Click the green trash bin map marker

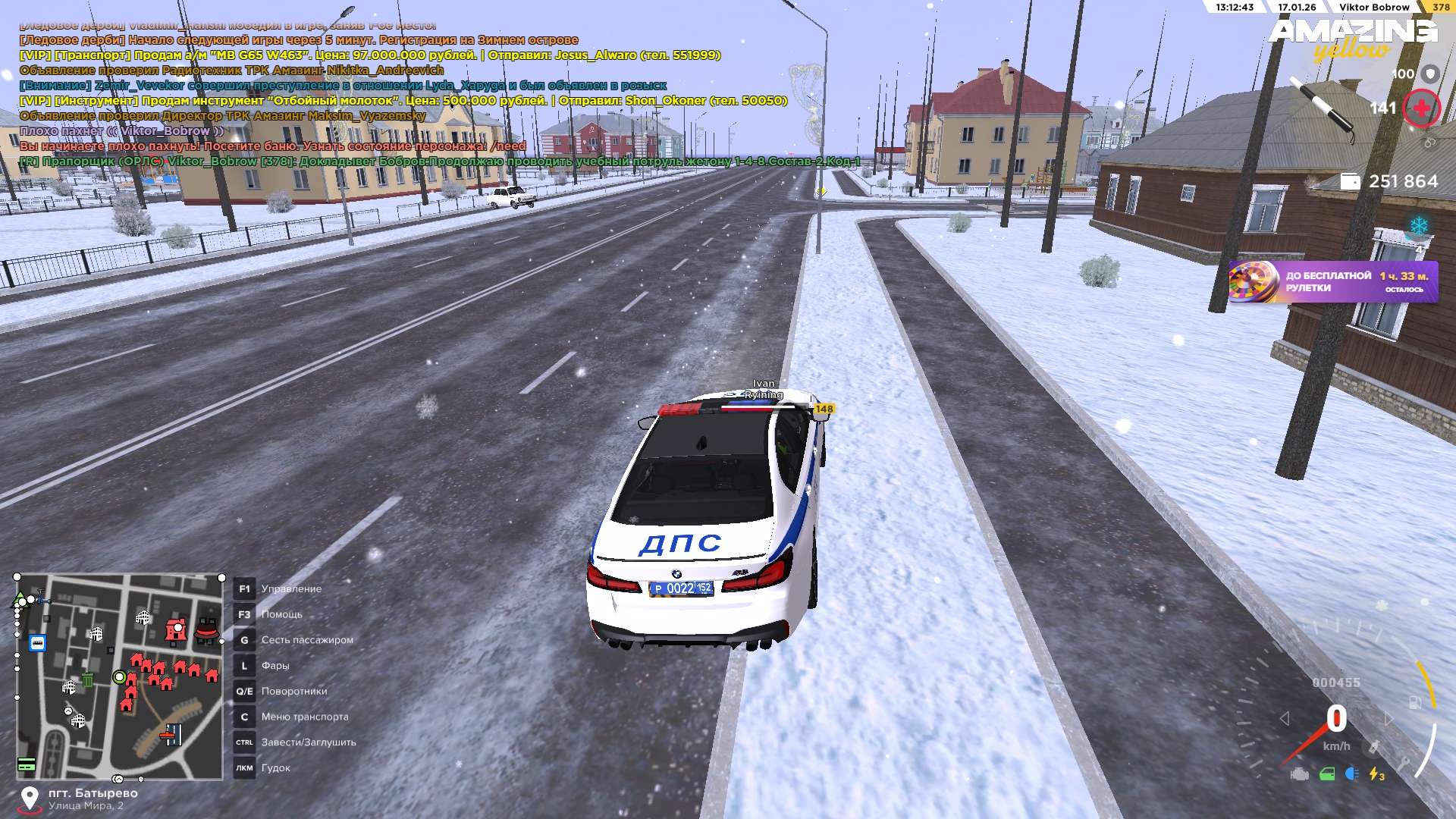[88, 679]
